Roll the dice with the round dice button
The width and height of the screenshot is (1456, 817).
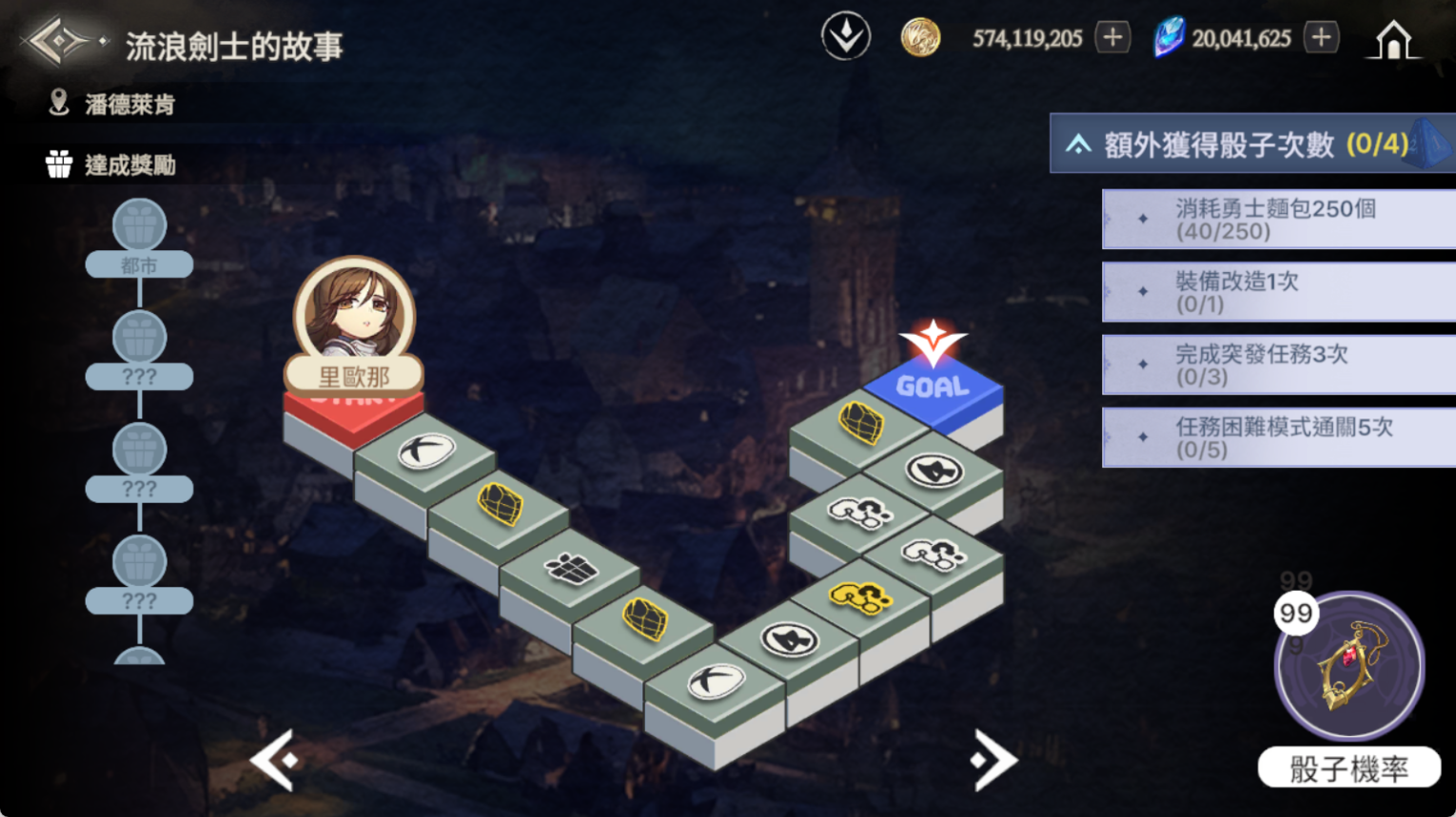1349,666
